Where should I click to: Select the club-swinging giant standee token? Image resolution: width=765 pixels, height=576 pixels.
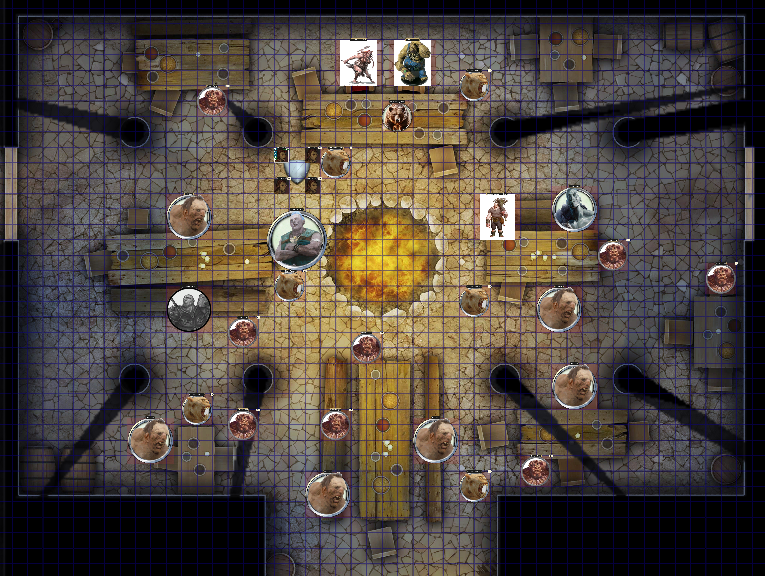[x=357, y=62]
